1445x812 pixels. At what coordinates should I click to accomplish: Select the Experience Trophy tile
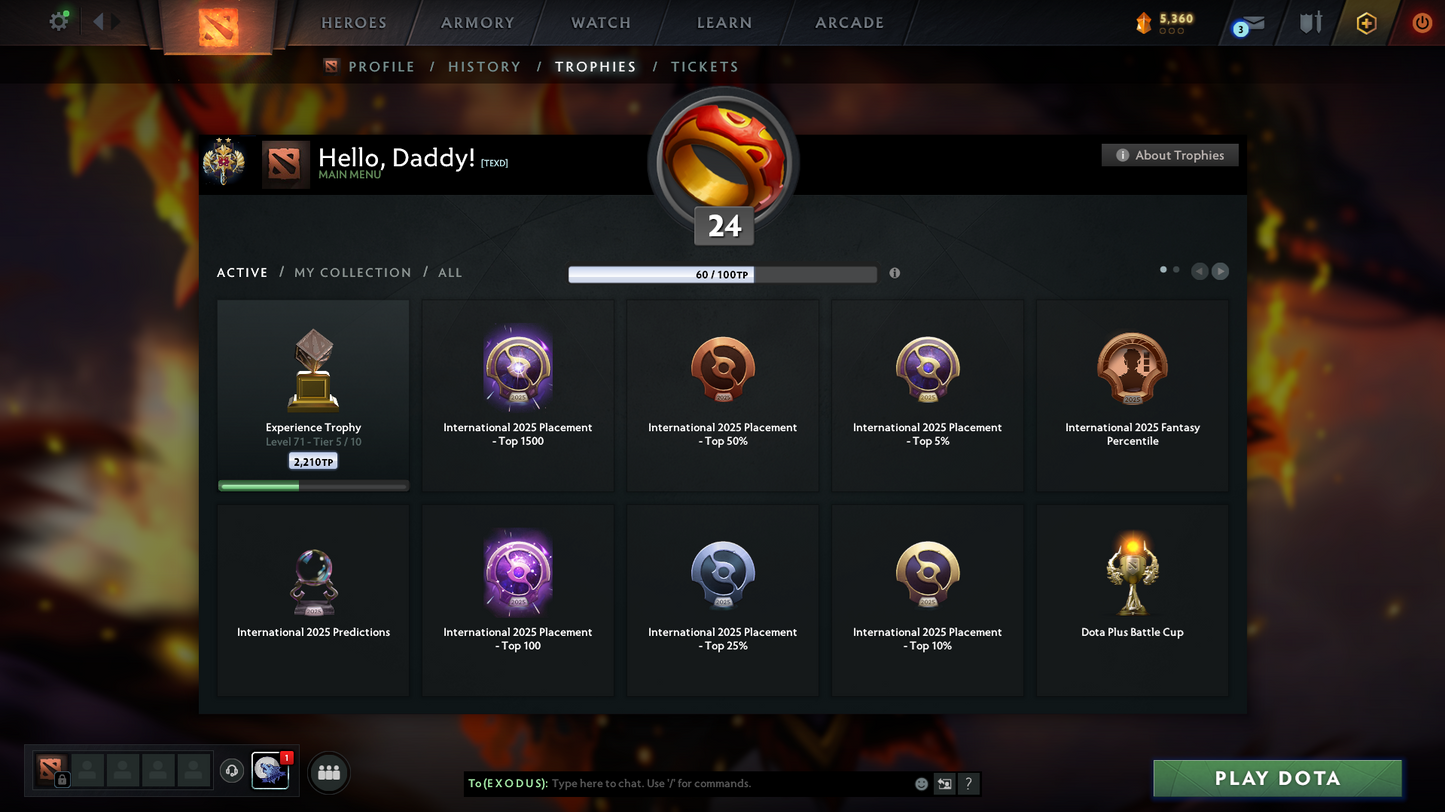(x=313, y=395)
